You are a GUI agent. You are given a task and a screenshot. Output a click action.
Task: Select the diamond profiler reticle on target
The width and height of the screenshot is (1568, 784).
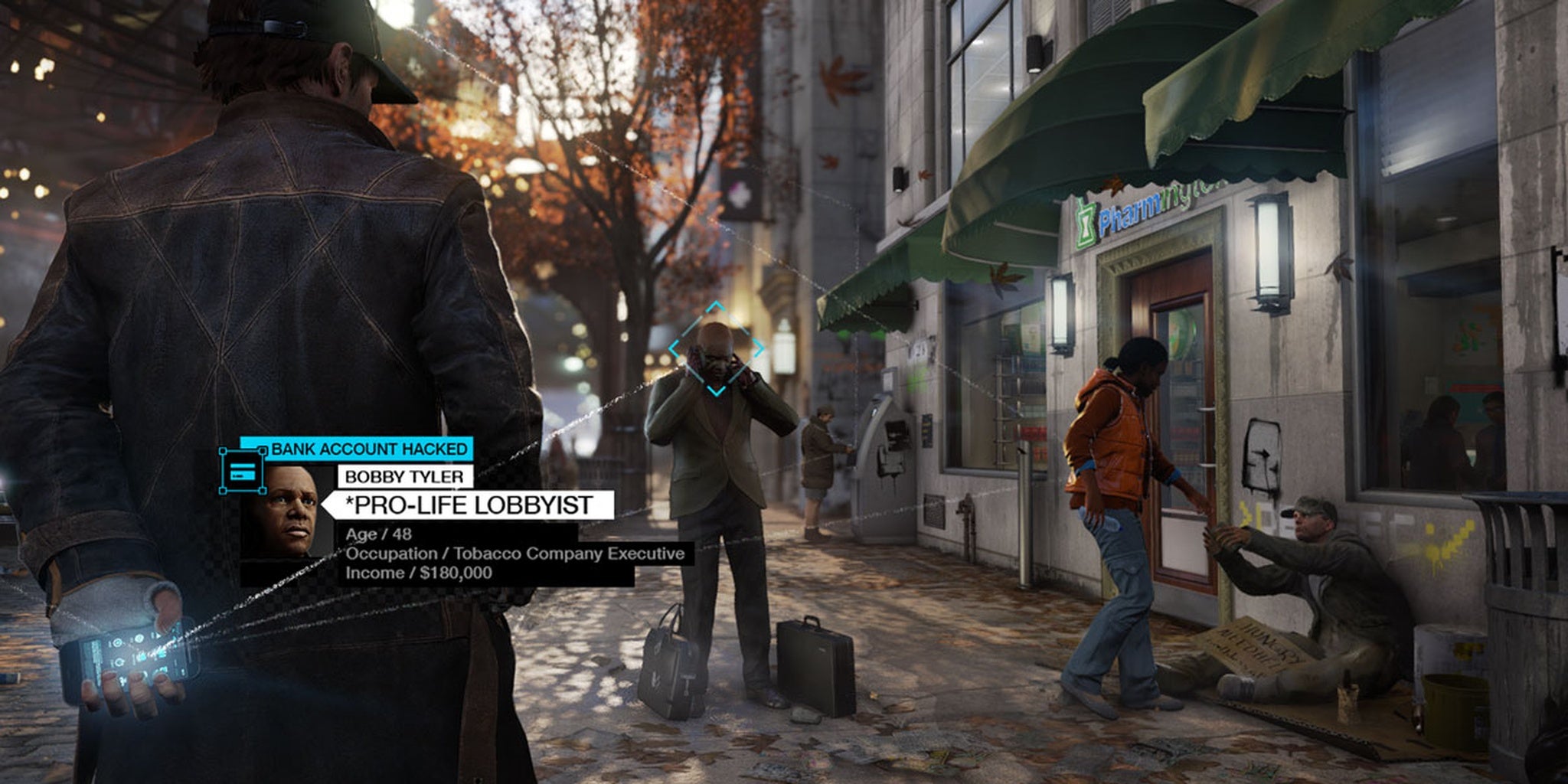pos(716,349)
